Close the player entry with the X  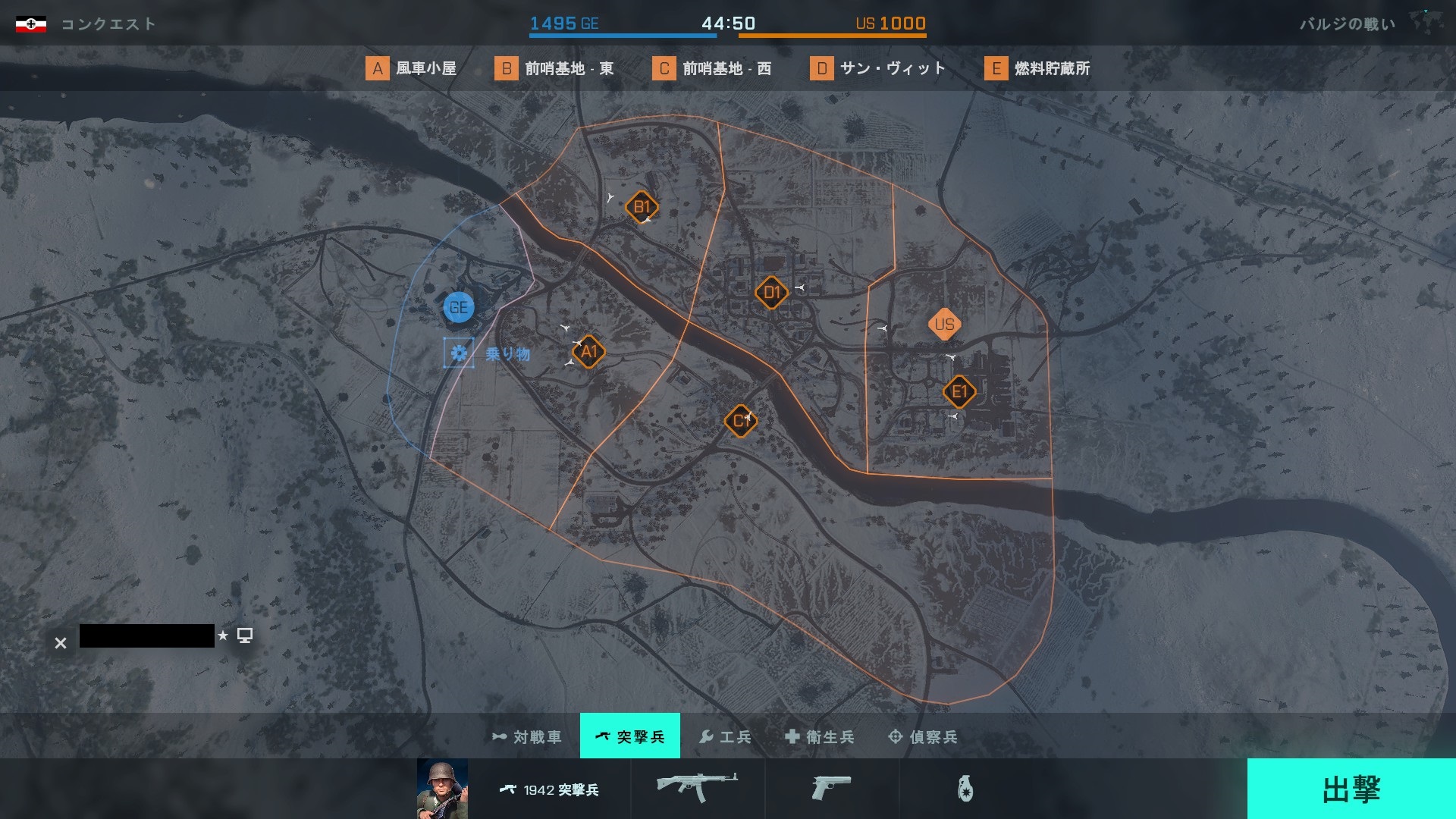point(61,643)
